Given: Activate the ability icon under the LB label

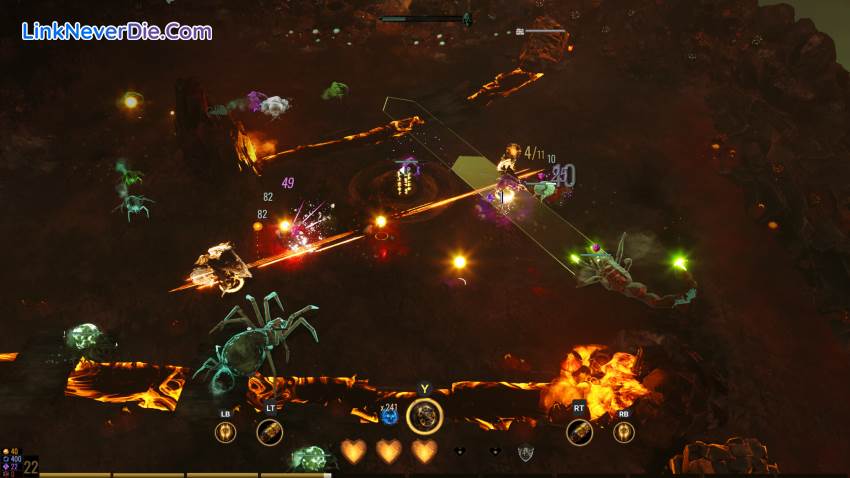Looking at the screenshot, I should tap(225, 432).
